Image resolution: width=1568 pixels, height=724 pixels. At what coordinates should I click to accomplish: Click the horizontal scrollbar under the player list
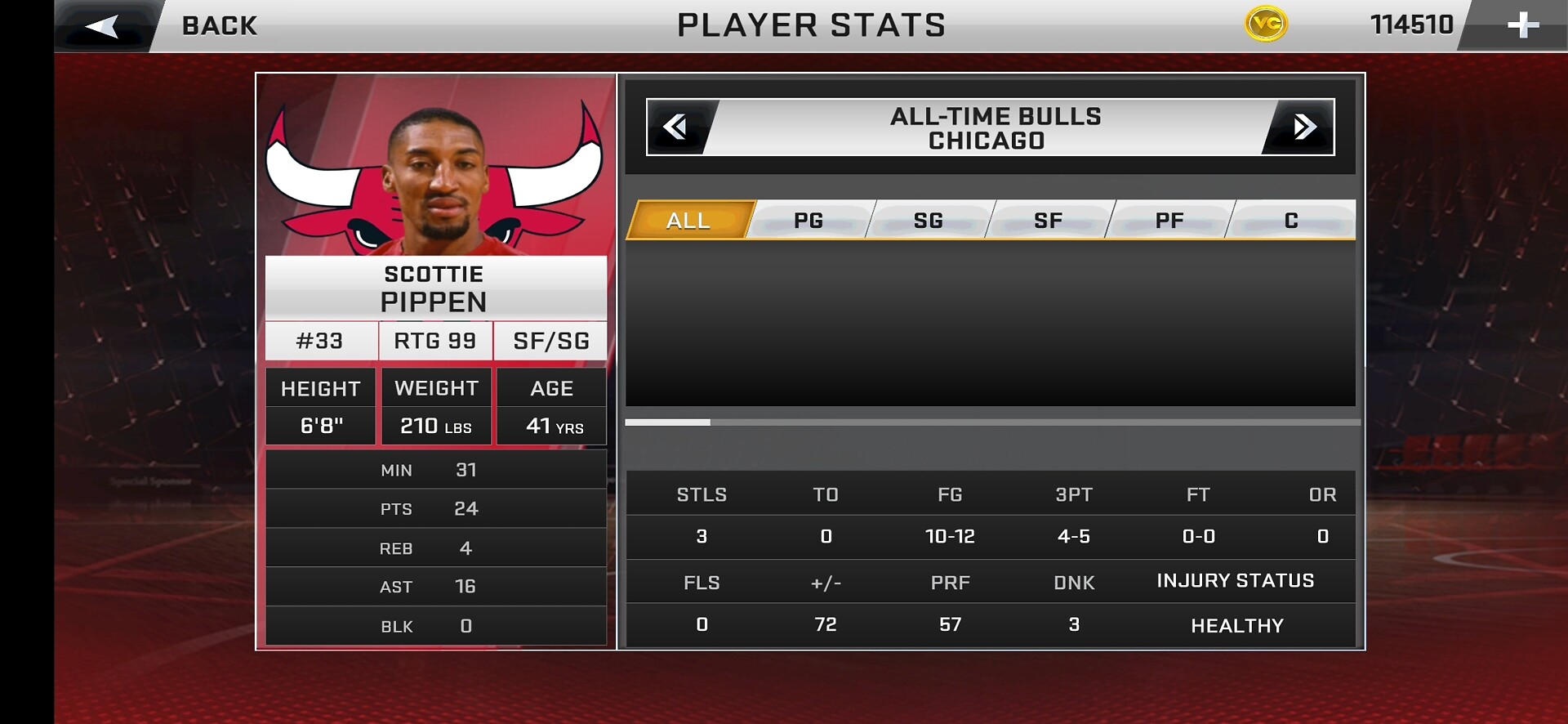coord(992,422)
